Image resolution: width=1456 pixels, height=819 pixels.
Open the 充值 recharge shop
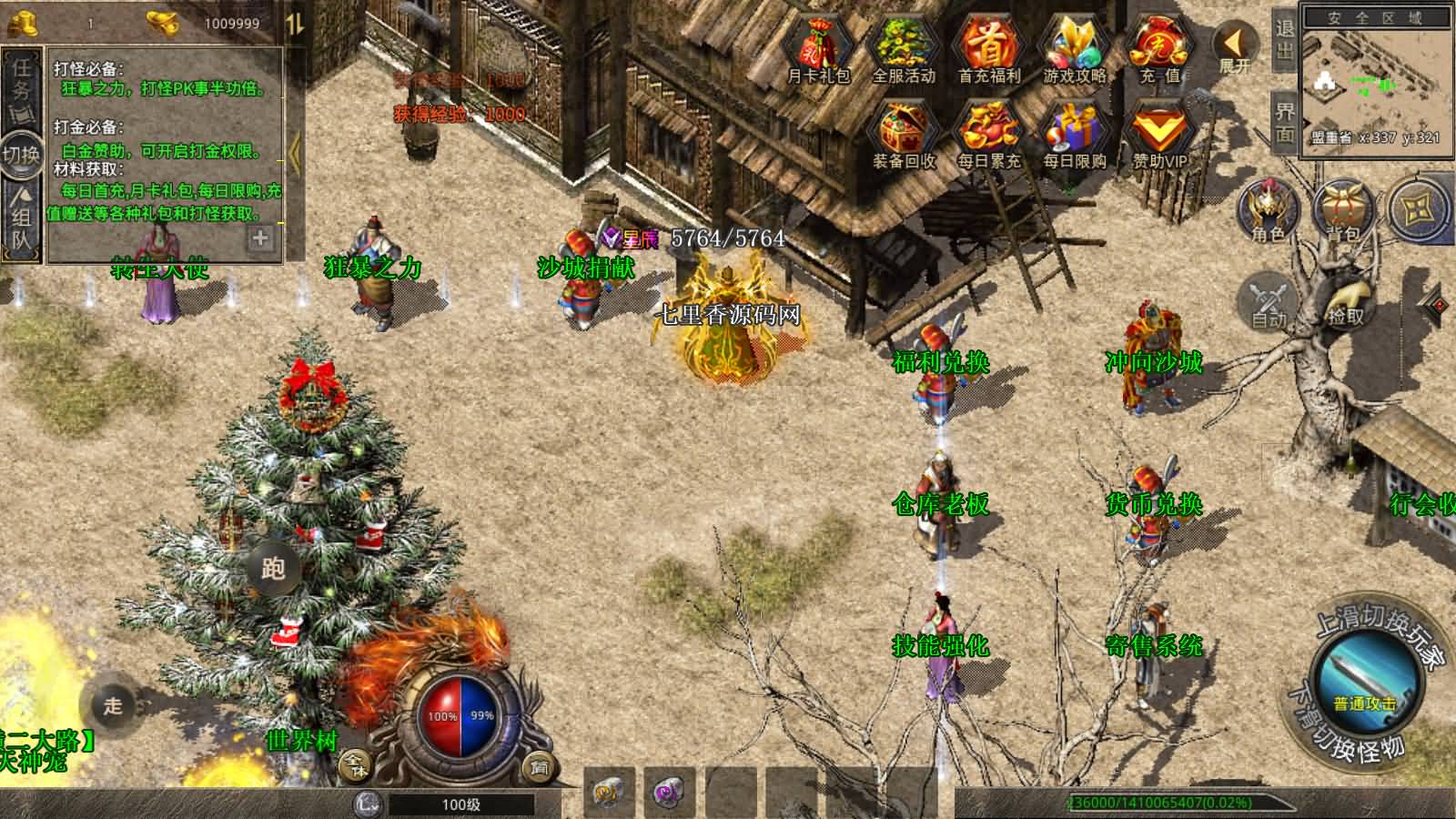pos(1158,50)
